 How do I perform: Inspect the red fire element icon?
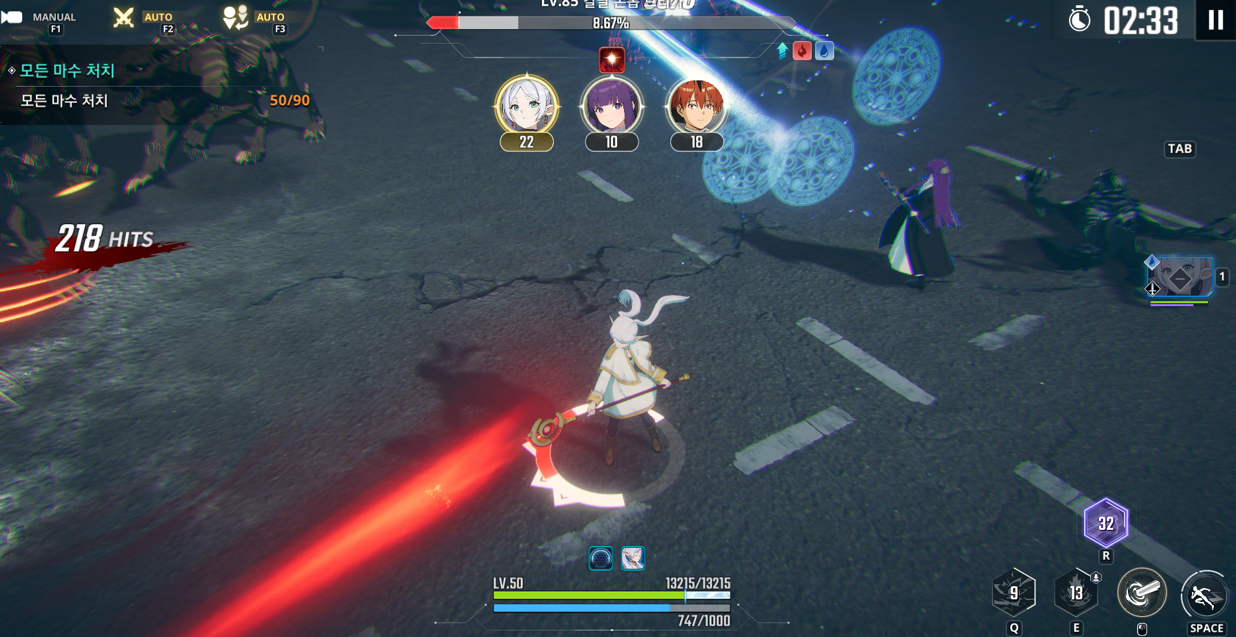pos(802,50)
